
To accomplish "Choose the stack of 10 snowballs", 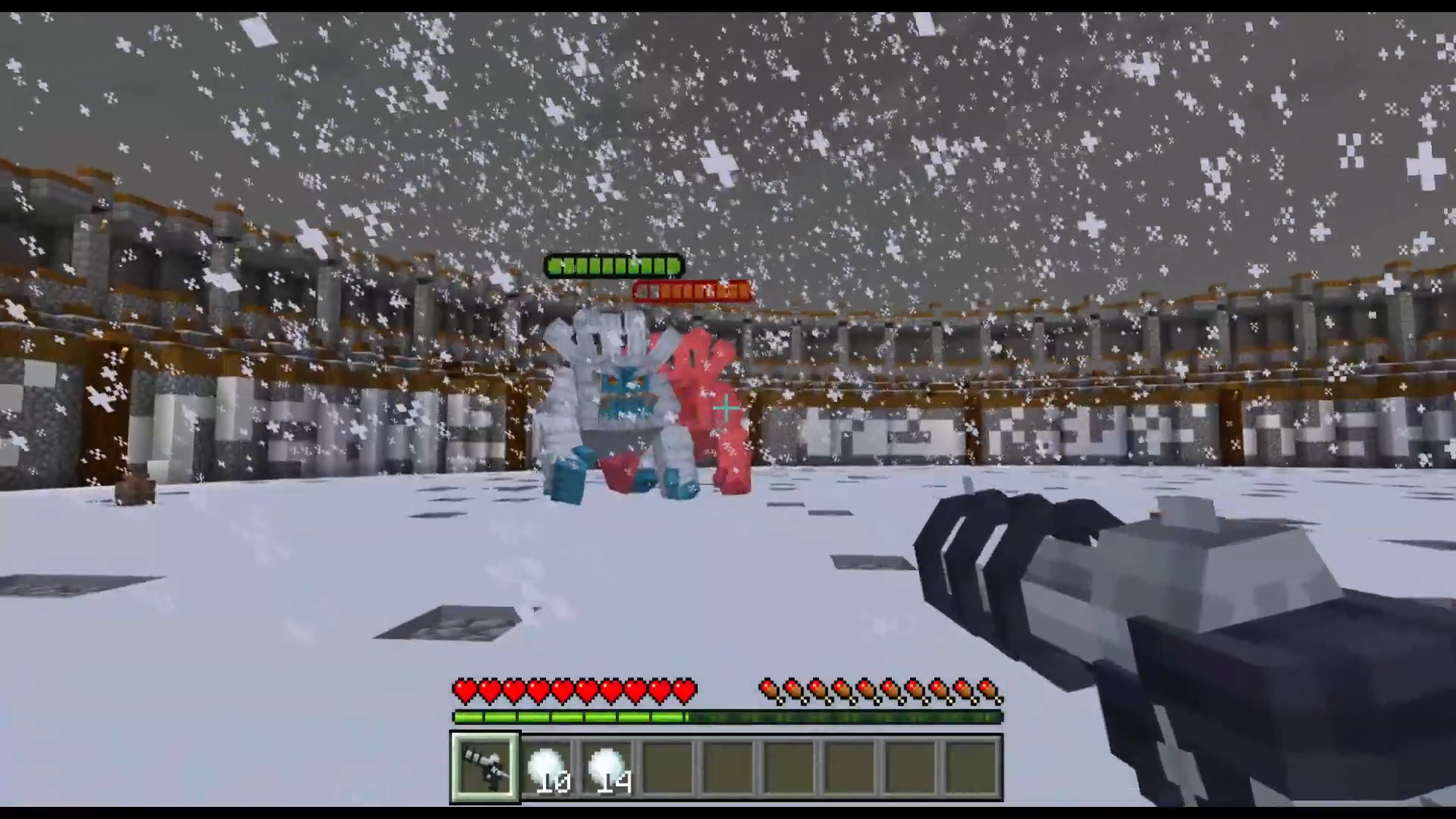I will tap(548, 767).
